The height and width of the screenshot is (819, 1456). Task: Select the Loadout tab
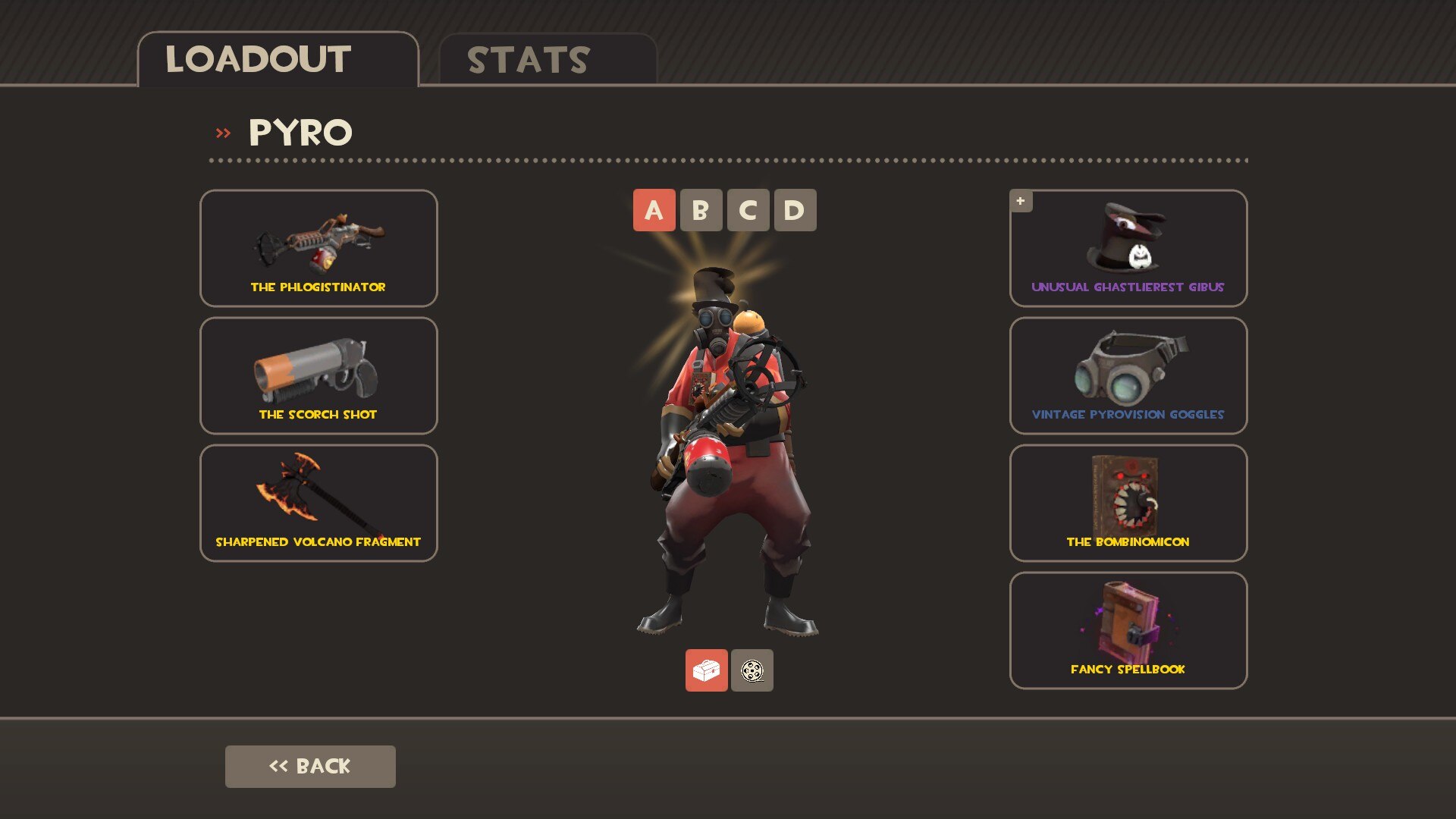coord(278,60)
